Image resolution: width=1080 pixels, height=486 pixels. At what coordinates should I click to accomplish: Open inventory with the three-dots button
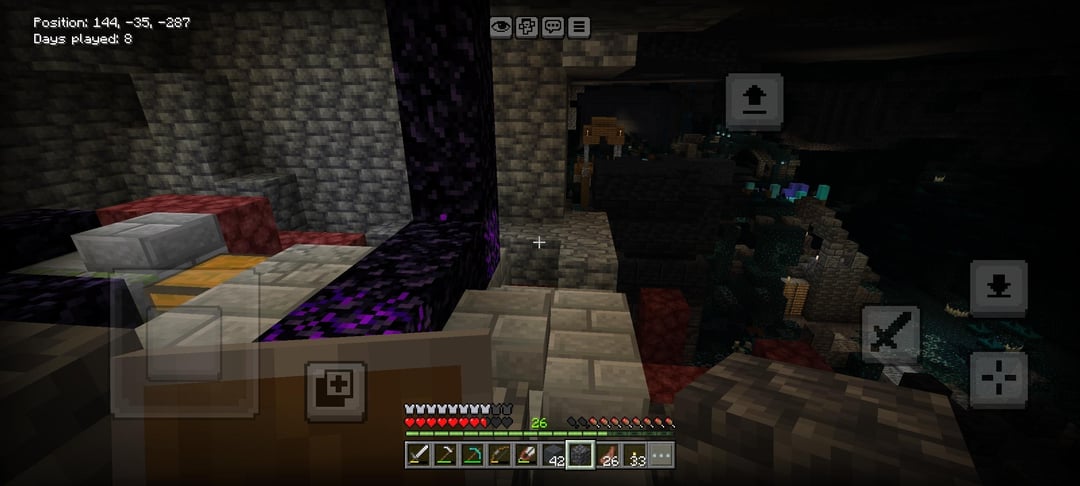pos(661,455)
